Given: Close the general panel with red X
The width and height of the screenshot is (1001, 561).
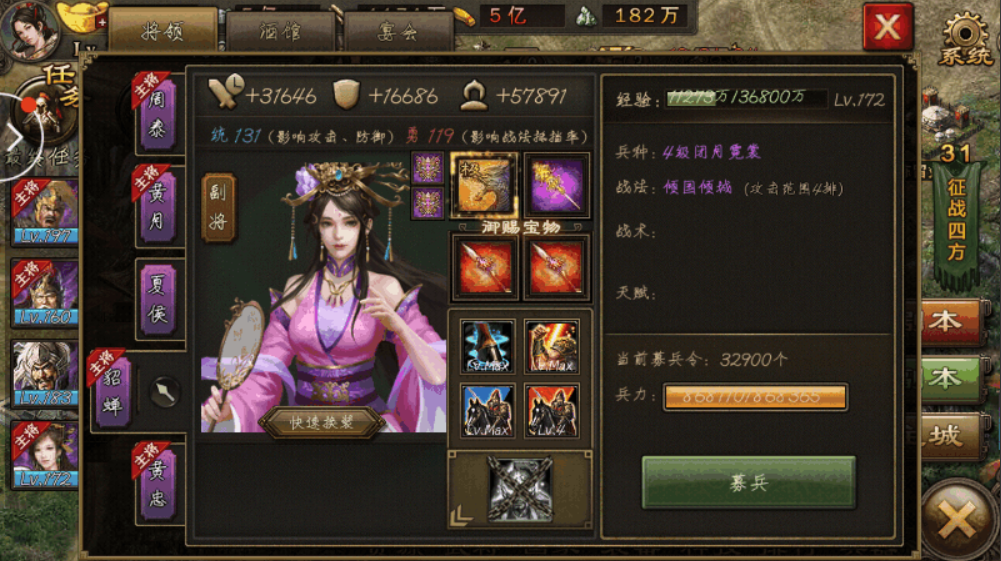Looking at the screenshot, I should [x=887, y=27].
